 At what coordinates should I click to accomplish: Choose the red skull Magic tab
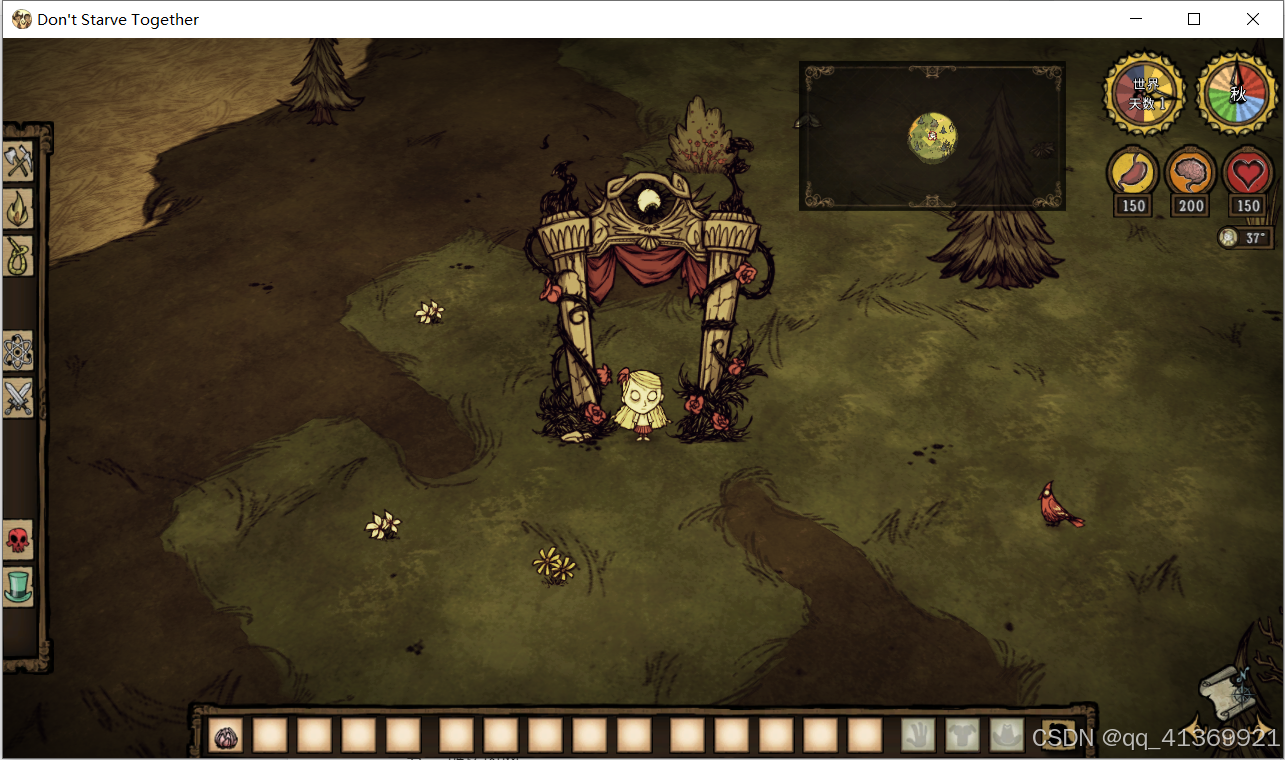point(19,540)
